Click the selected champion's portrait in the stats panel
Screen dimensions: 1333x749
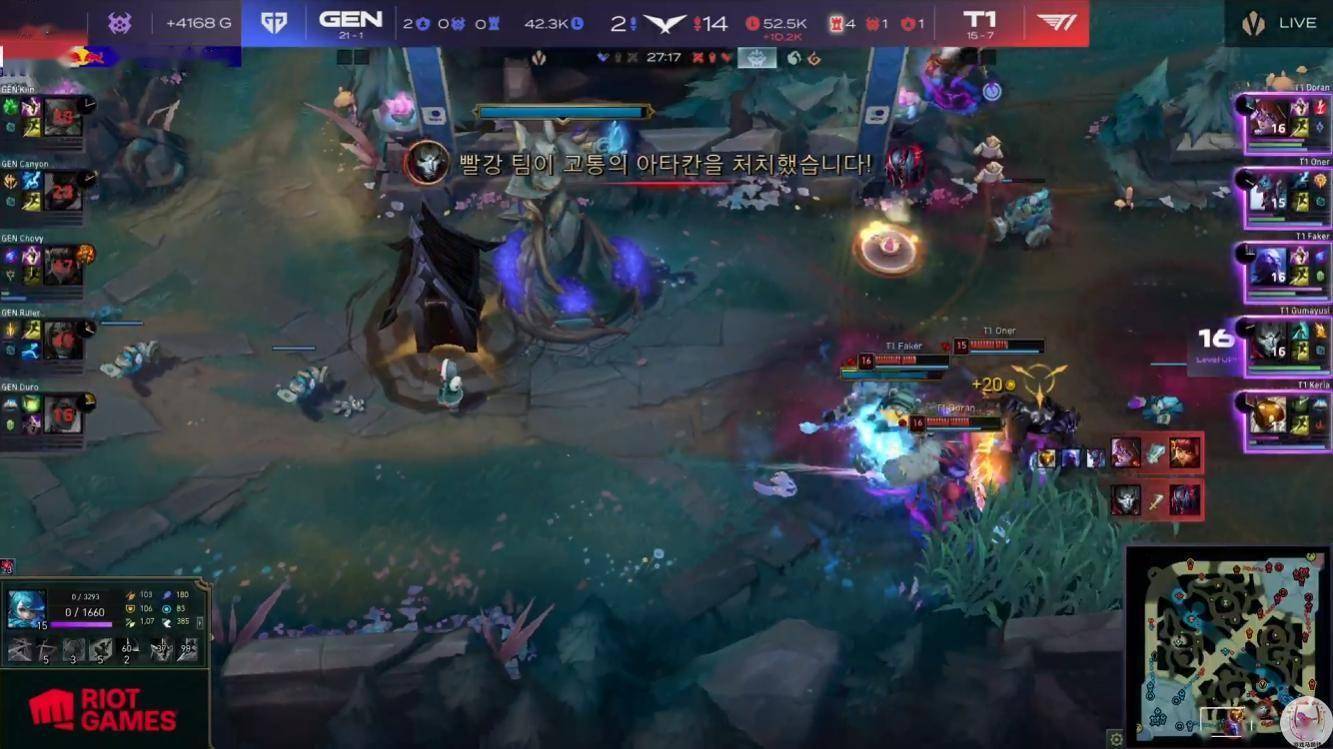pos(27,608)
